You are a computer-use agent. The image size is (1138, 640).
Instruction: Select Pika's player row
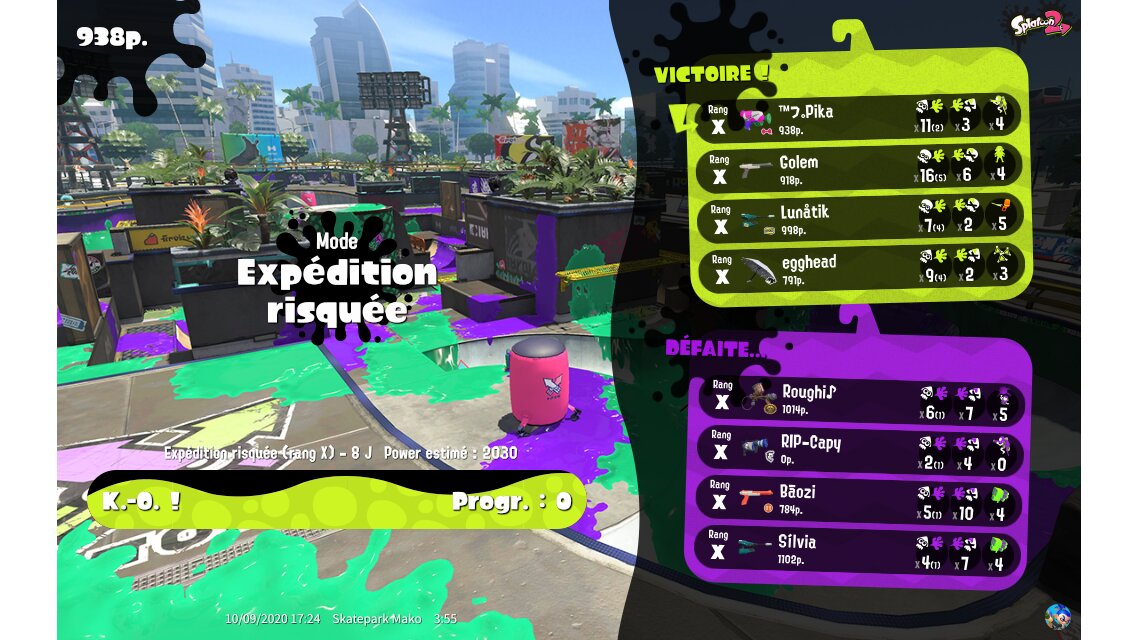[x=858, y=116]
